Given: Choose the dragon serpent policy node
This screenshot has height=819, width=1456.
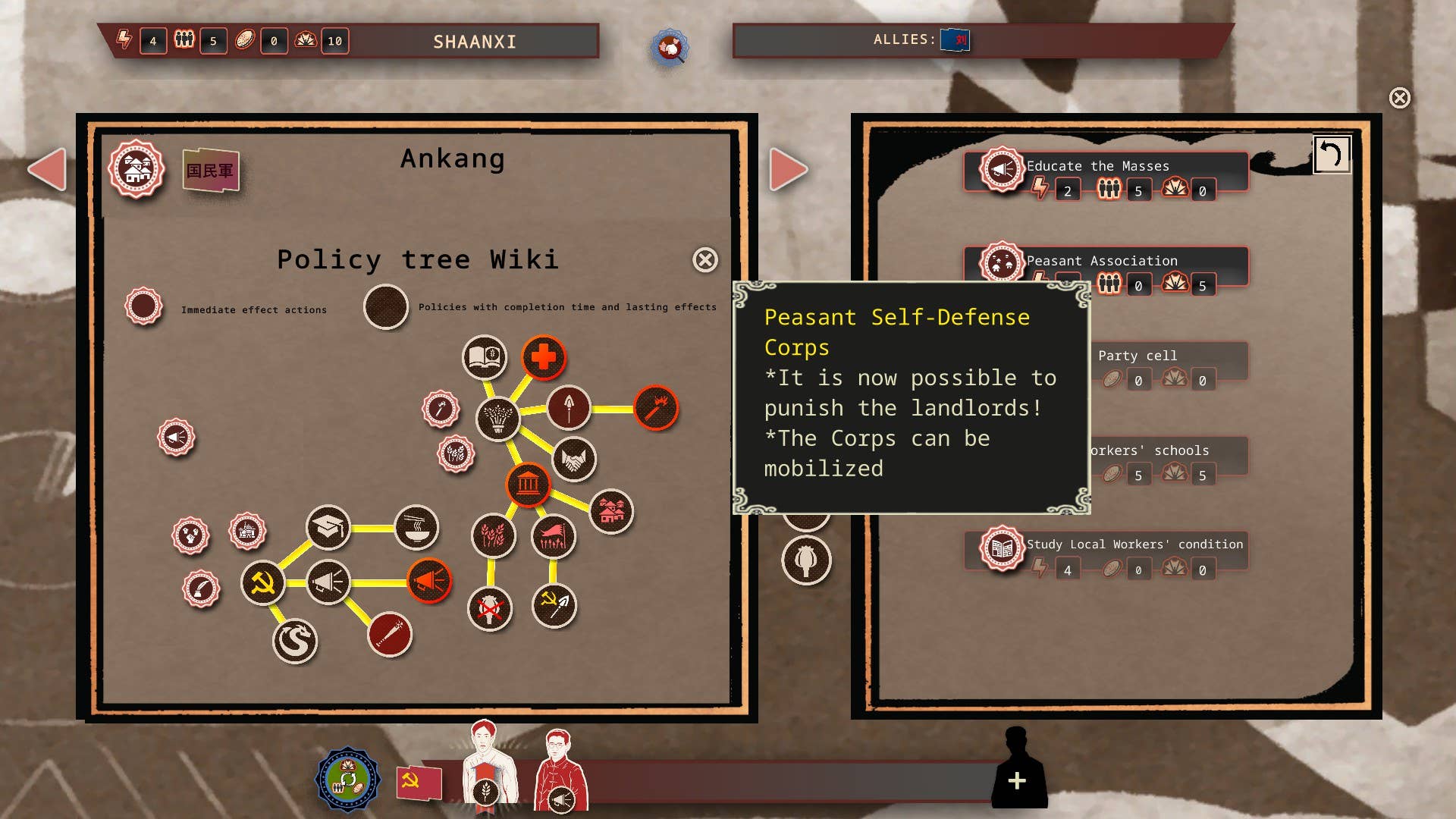Looking at the screenshot, I should 295,641.
